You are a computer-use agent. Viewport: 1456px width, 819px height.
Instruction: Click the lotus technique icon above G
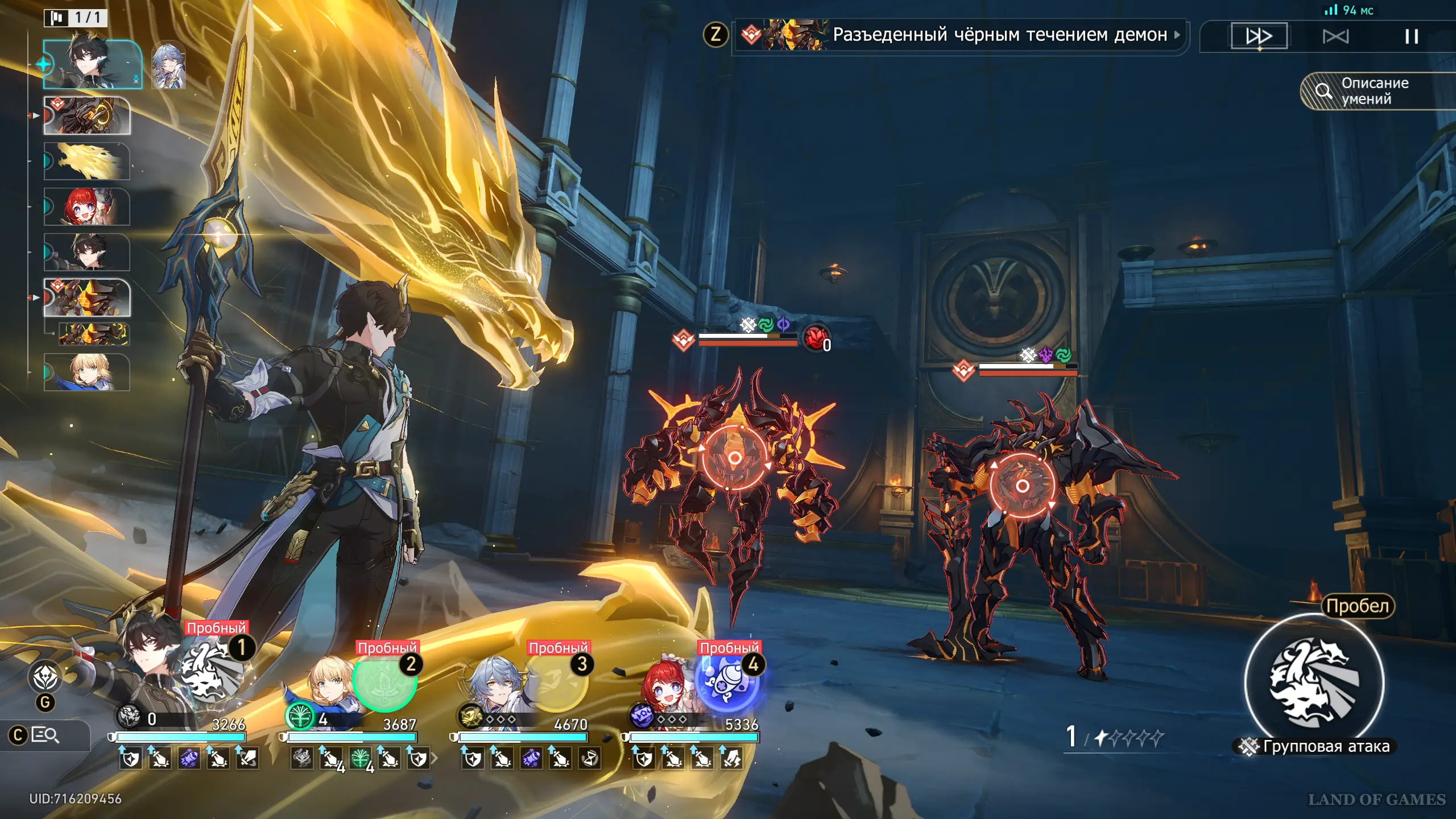click(45, 677)
